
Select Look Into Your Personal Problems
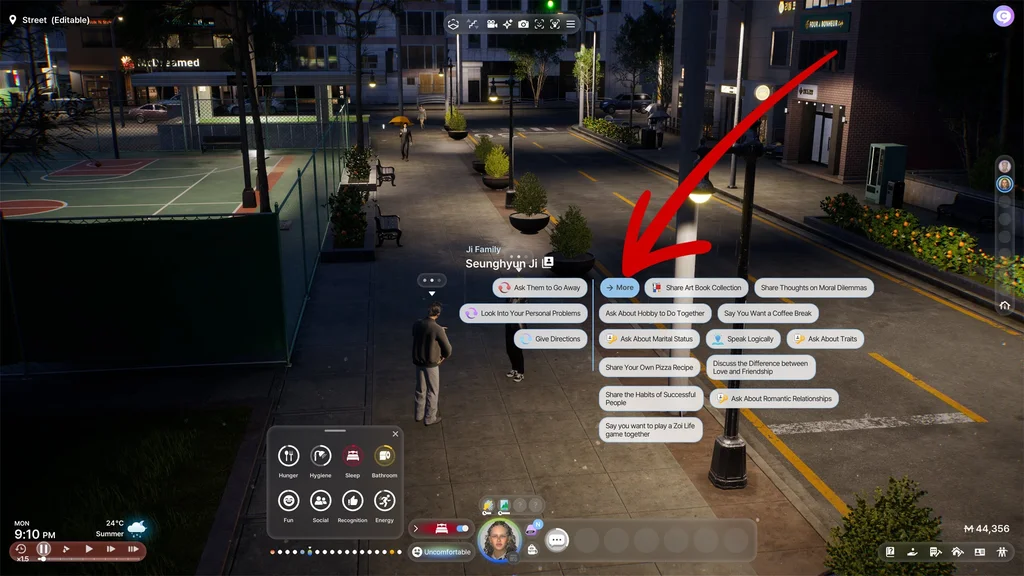[523, 313]
